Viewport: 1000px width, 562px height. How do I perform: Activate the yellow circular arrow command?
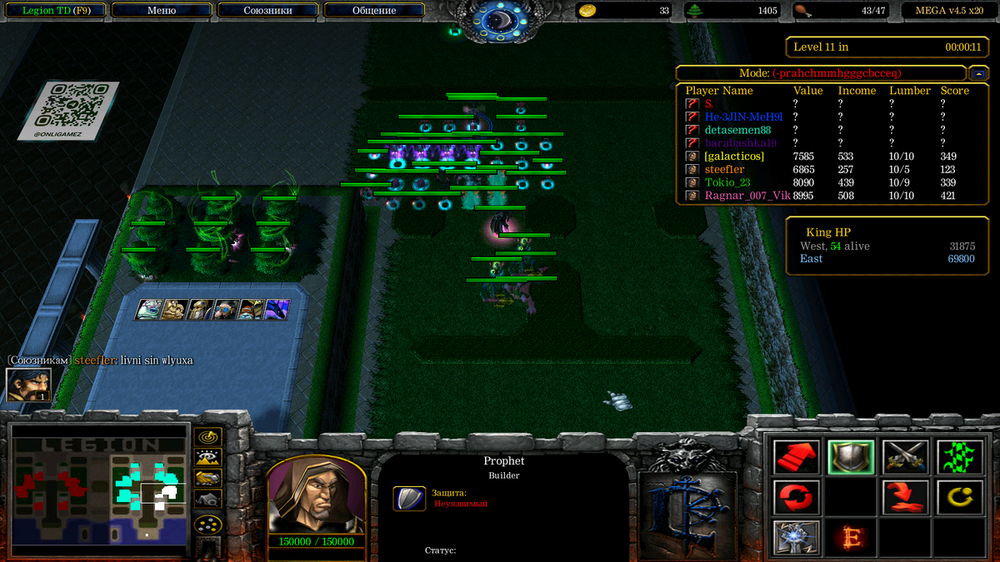pos(959,497)
